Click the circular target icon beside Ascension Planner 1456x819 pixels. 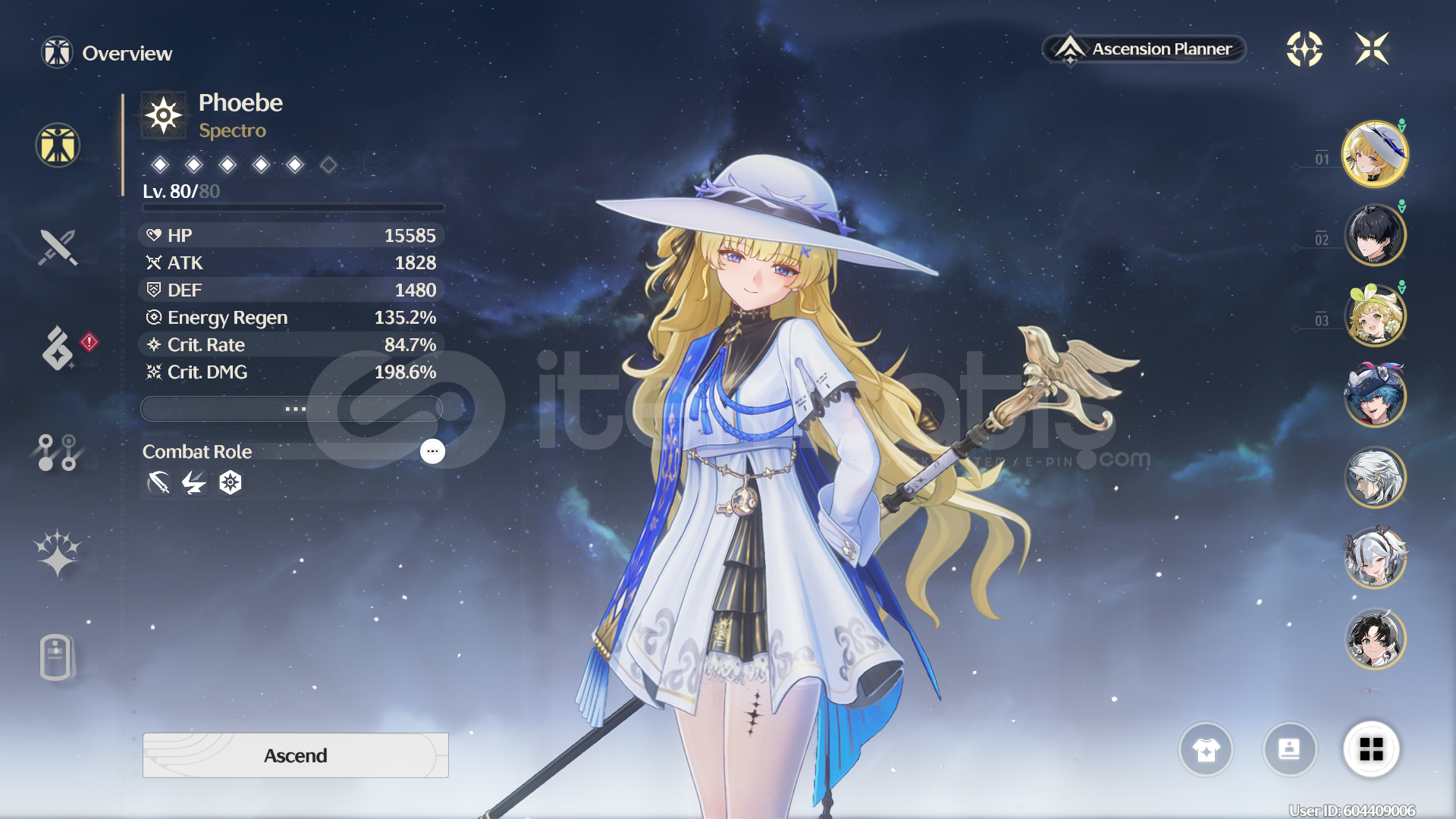pyautogui.click(x=1304, y=49)
